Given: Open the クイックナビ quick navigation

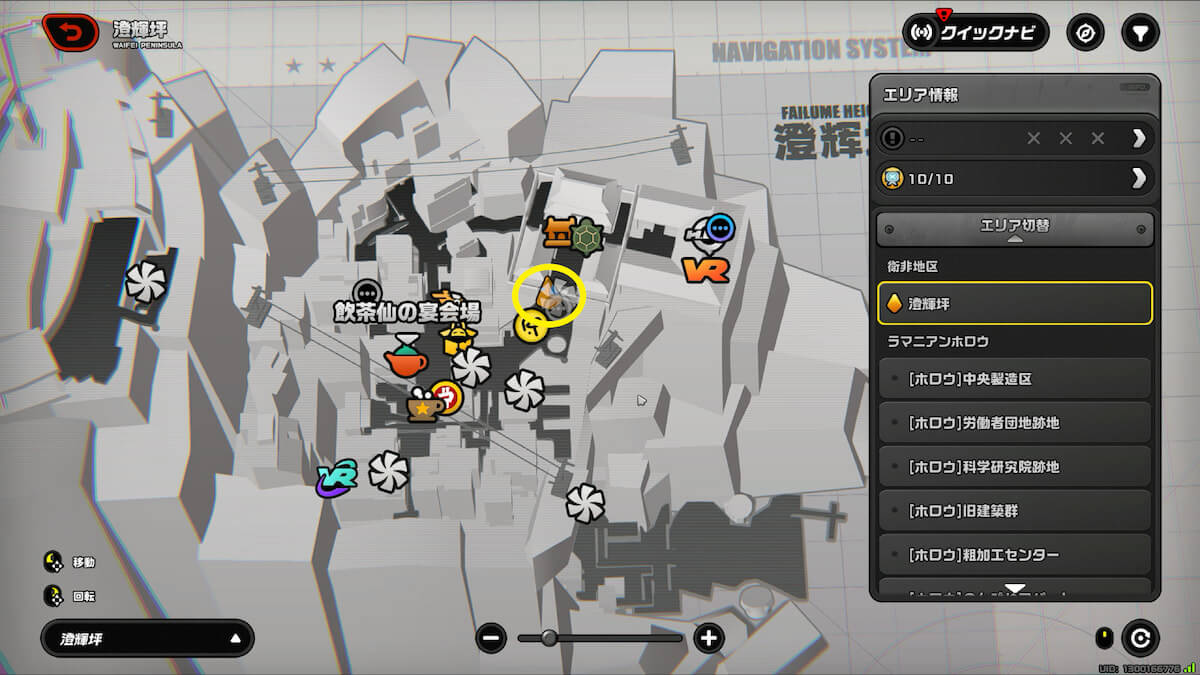Looking at the screenshot, I should (976, 33).
